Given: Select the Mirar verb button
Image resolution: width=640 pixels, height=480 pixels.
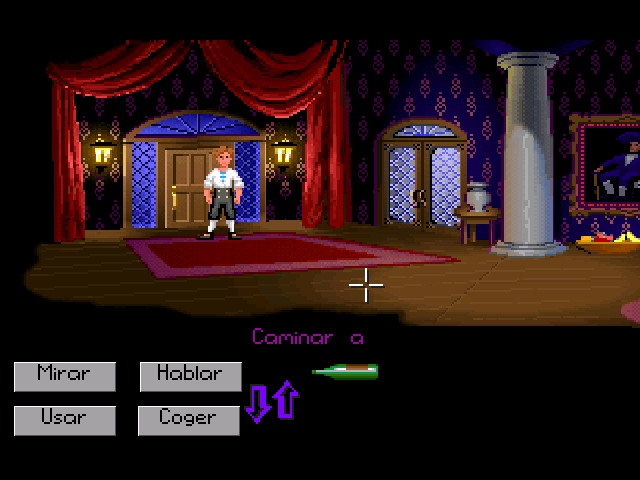Looking at the screenshot, I should (x=64, y=375).
